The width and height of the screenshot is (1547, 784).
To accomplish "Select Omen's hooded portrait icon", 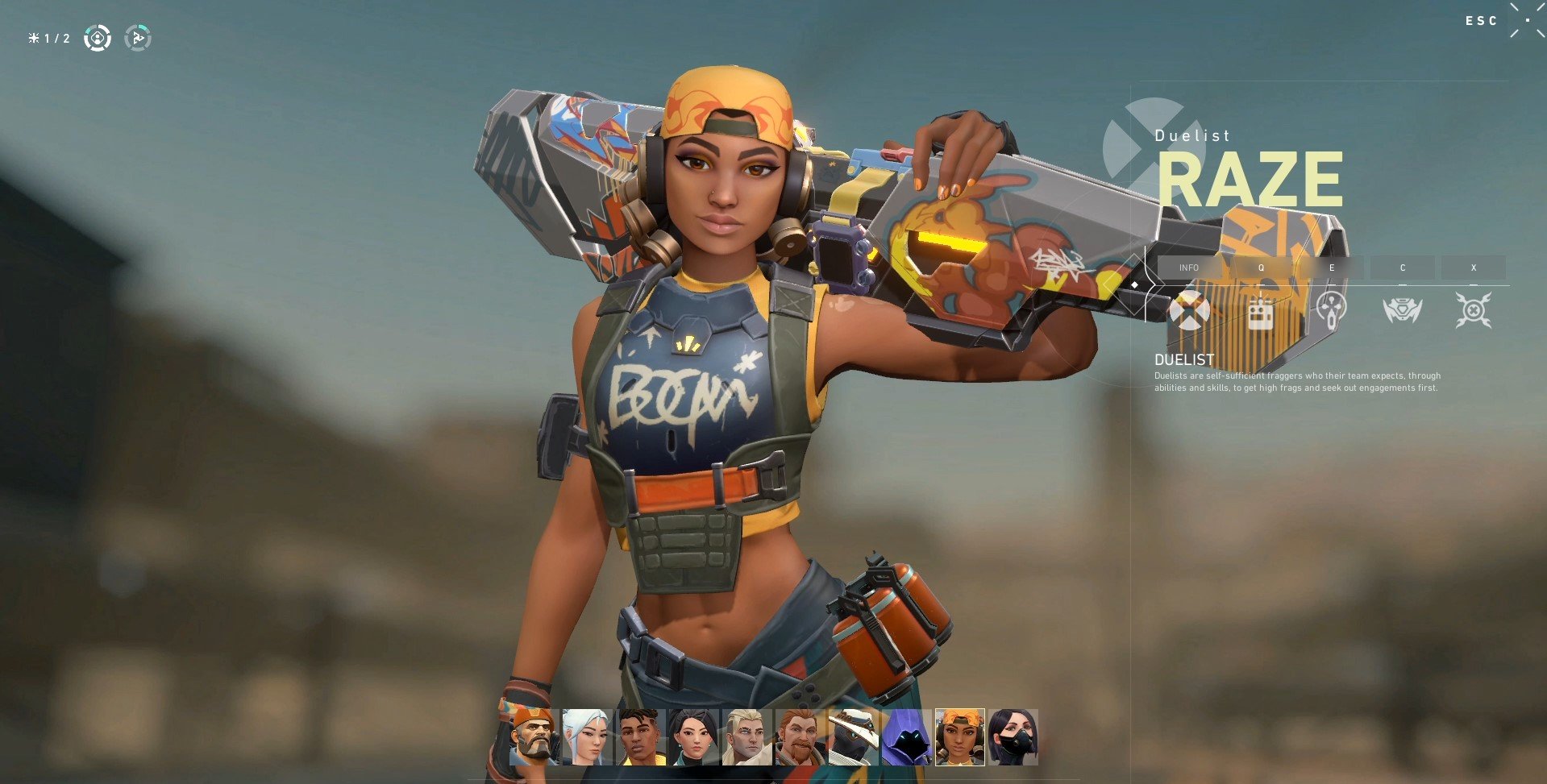I will [x=907, y=739].
